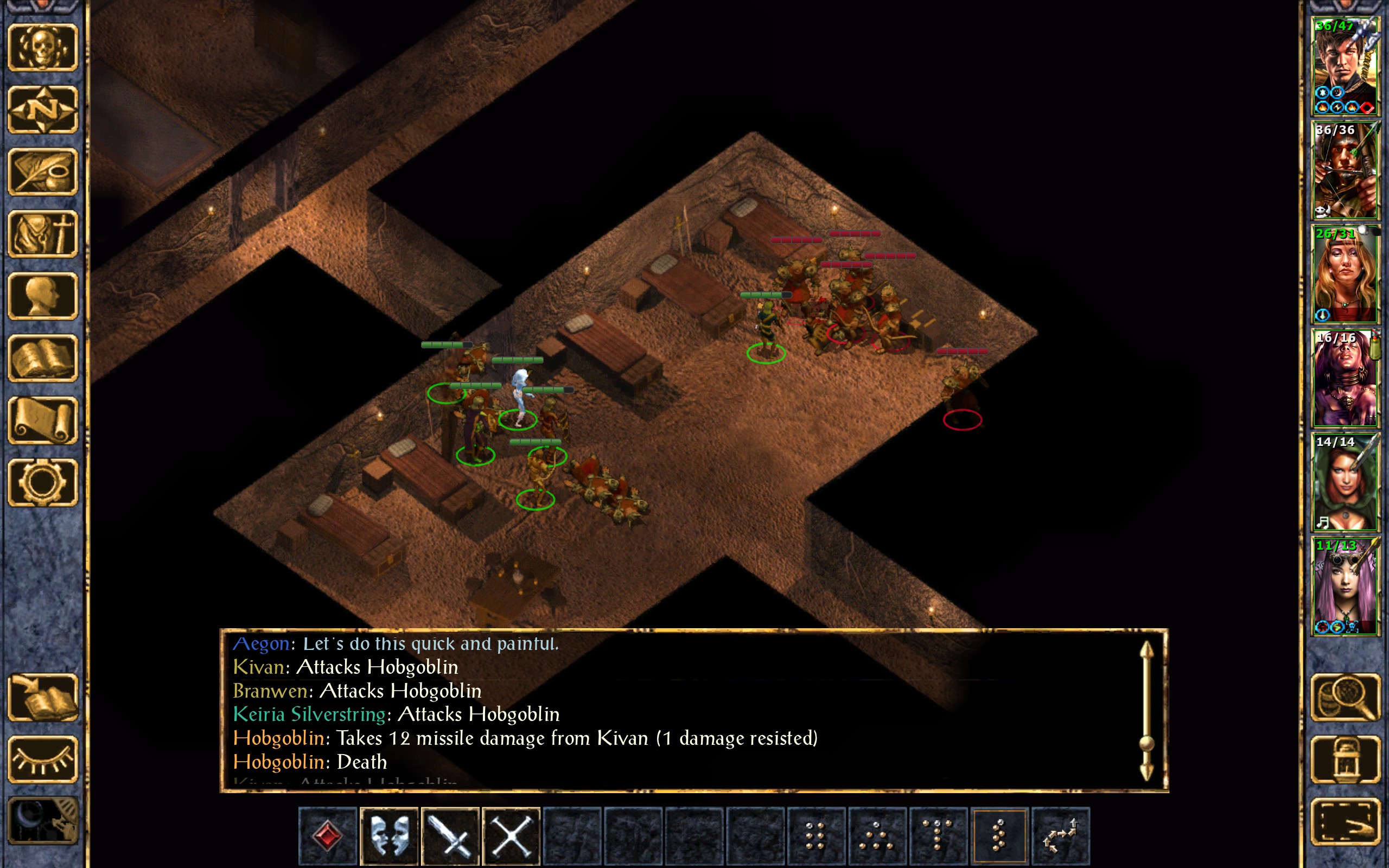Open the journal with the quill icon
The width and height of the screenshot is (1389, 868).
click(x=42, y=171)
